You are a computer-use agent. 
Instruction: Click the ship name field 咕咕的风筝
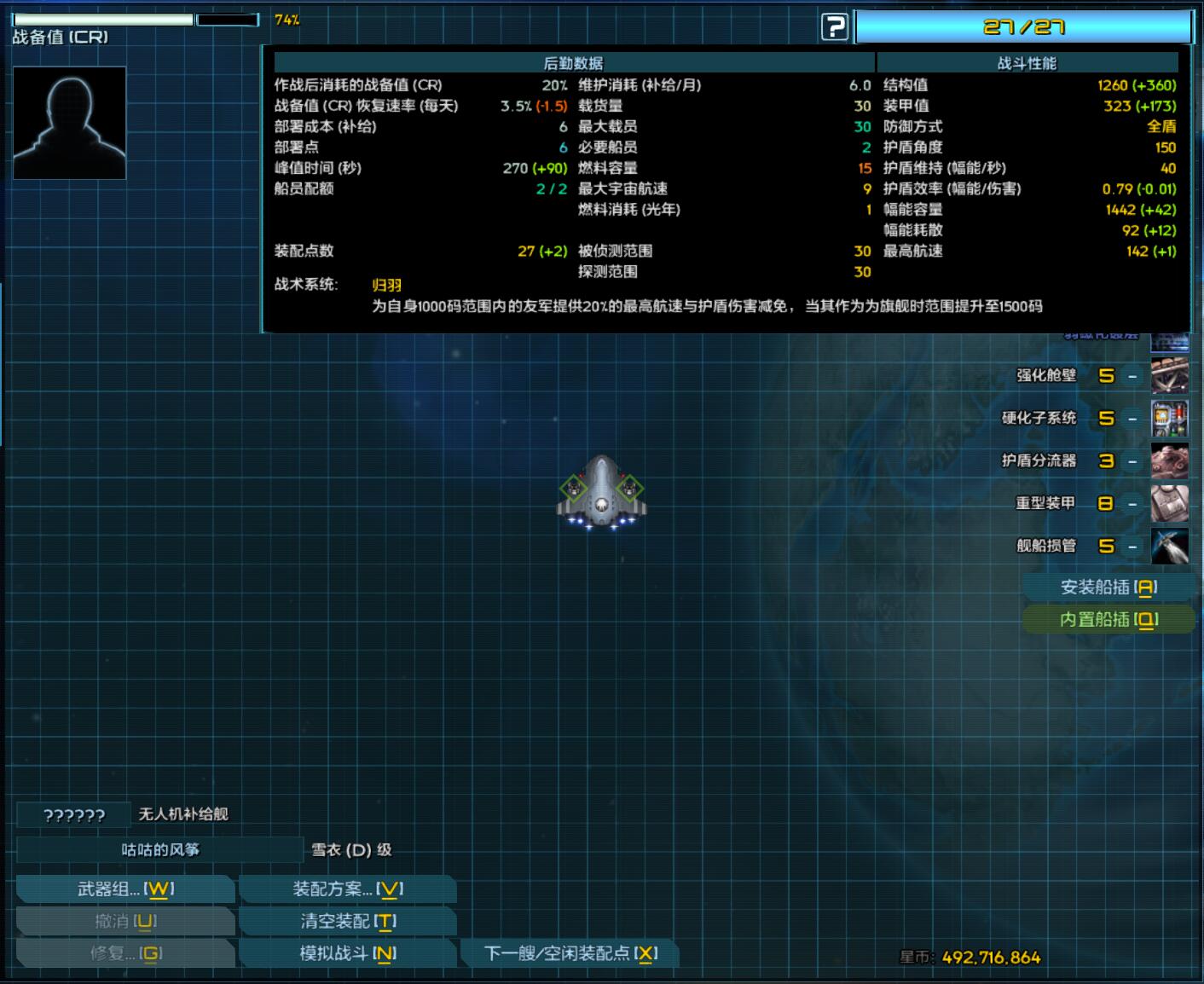tap(162, 849)
